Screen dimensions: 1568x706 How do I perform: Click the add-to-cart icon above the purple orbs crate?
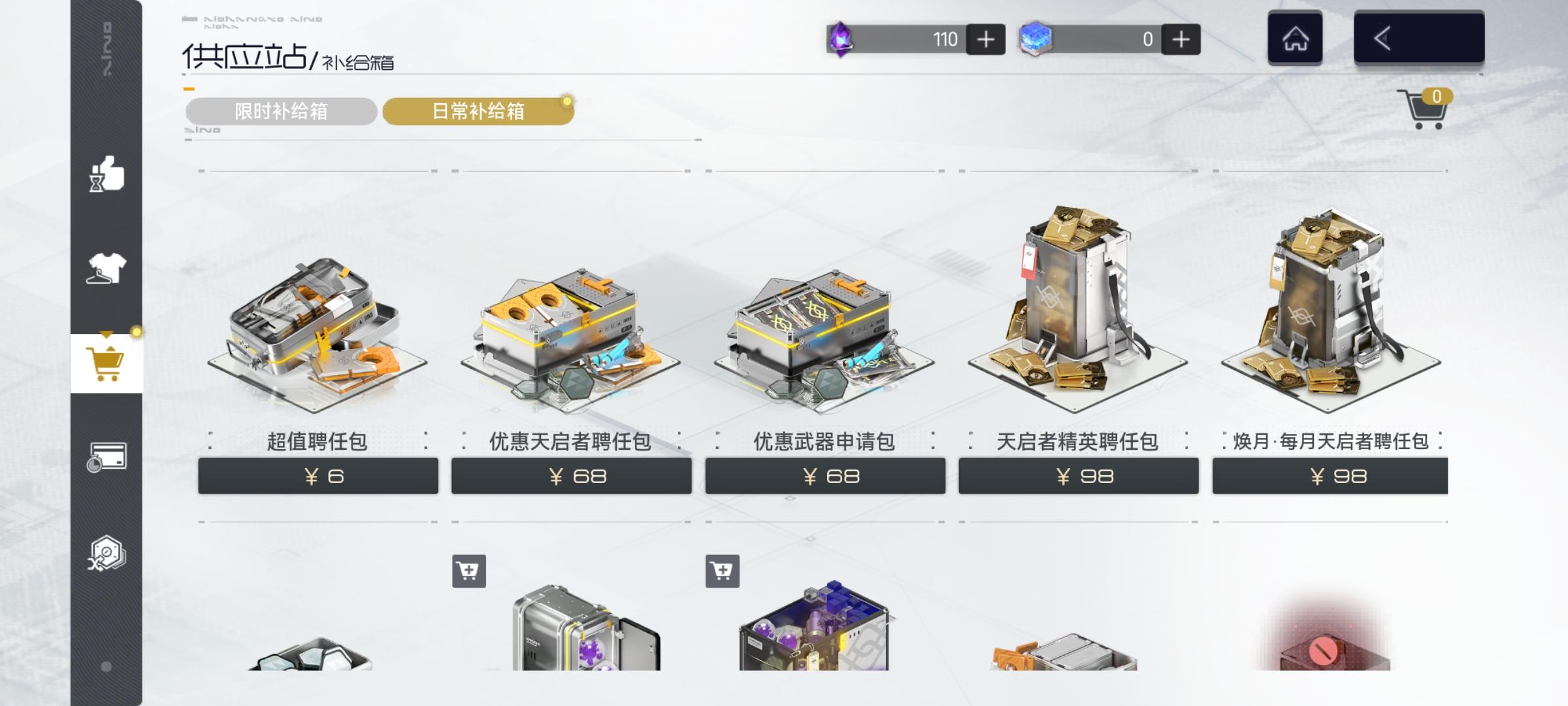(721, 571)
